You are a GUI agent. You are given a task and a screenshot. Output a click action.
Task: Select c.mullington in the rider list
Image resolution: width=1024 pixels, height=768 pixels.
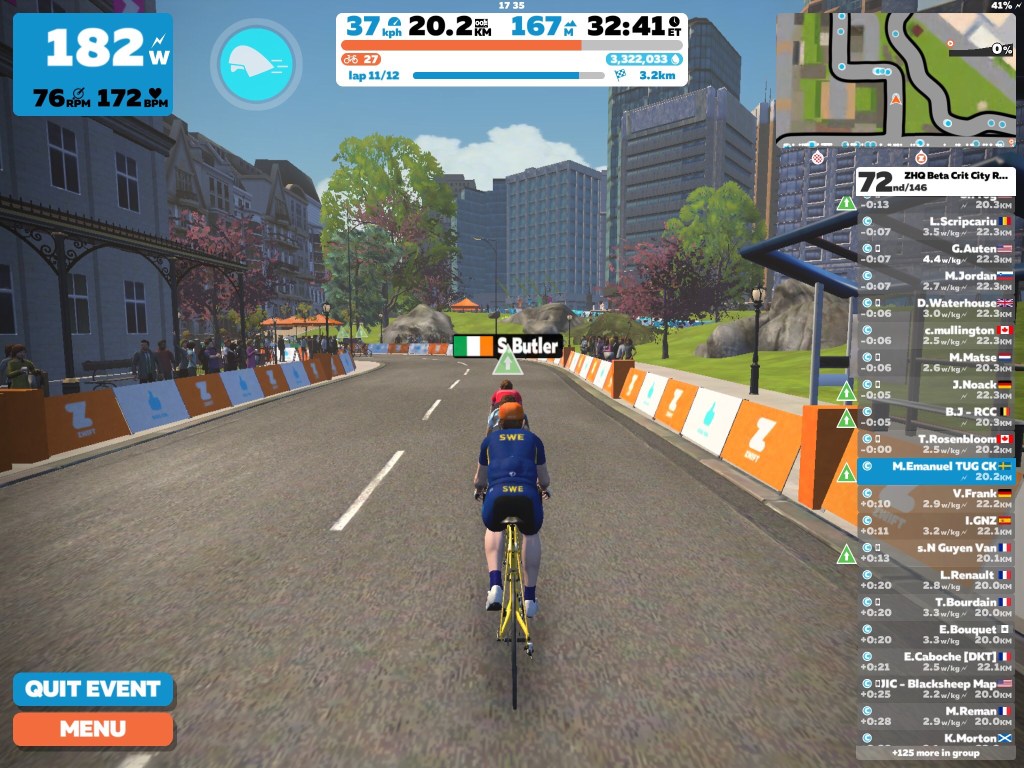[936, 335]
